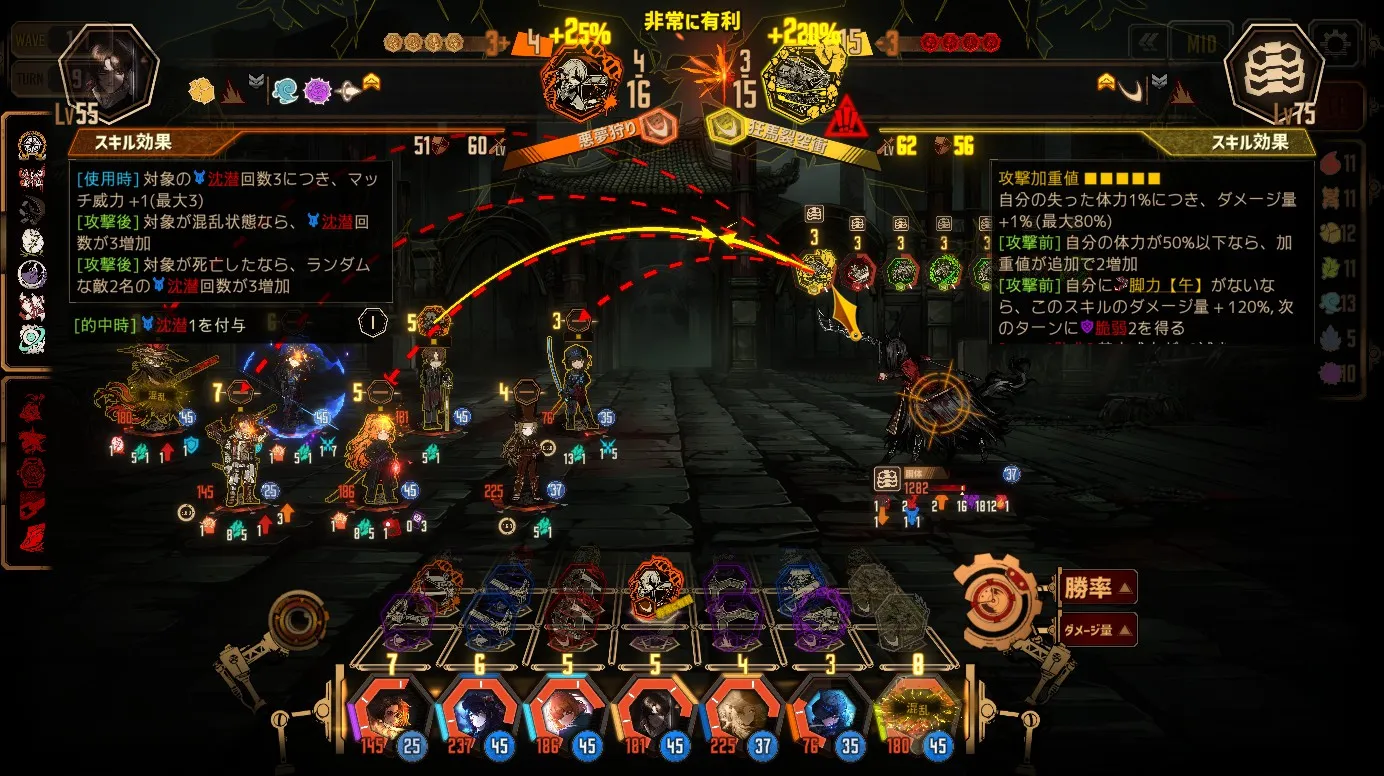This screenshot has height=776, width=1384.
Task: Start the turn with the red gear button
Action: [994, 604]
